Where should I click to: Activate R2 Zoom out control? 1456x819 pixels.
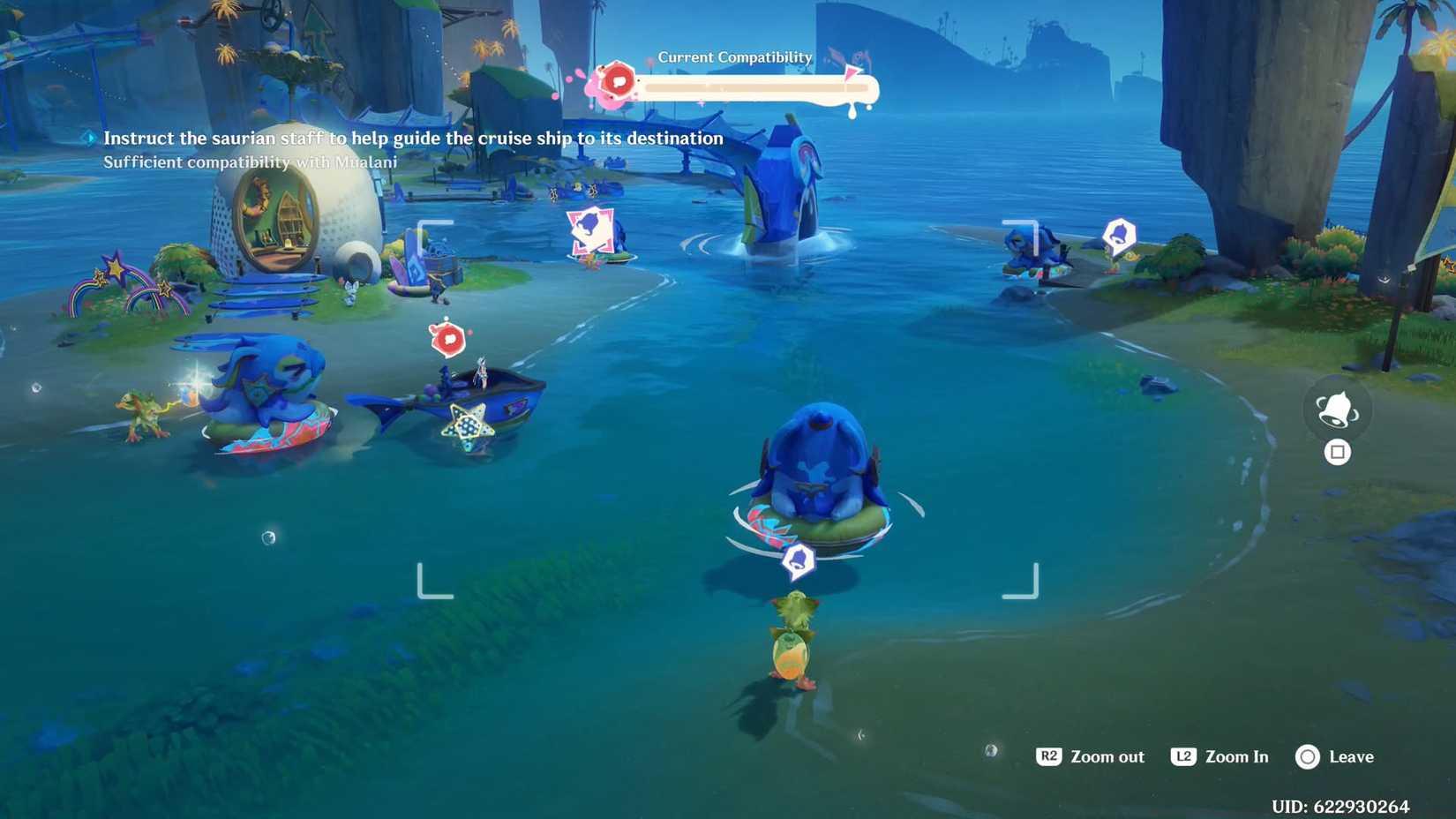(1090, 756)
